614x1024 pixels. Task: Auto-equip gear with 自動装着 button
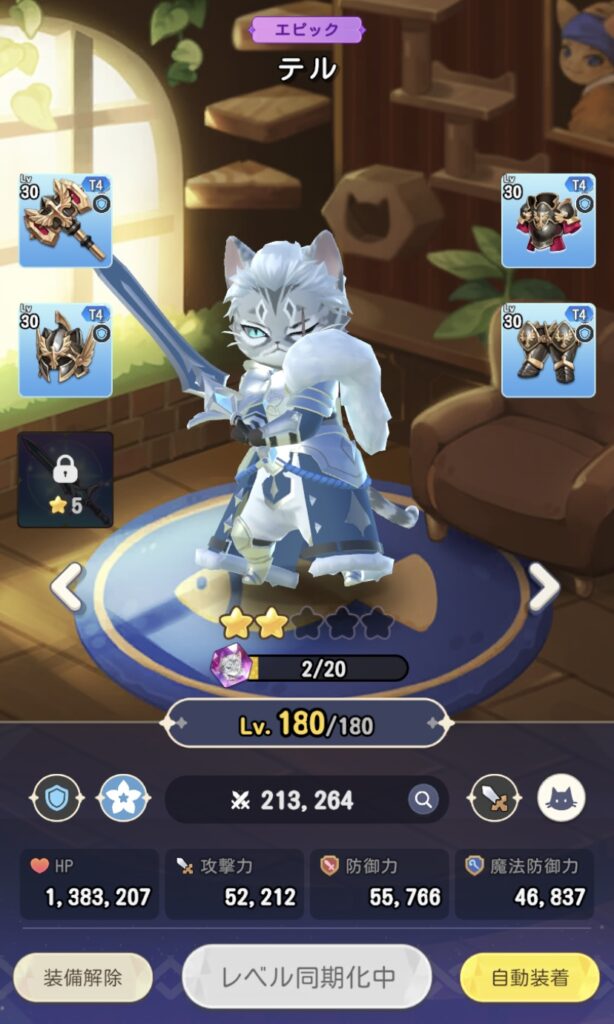click(529, 978)
